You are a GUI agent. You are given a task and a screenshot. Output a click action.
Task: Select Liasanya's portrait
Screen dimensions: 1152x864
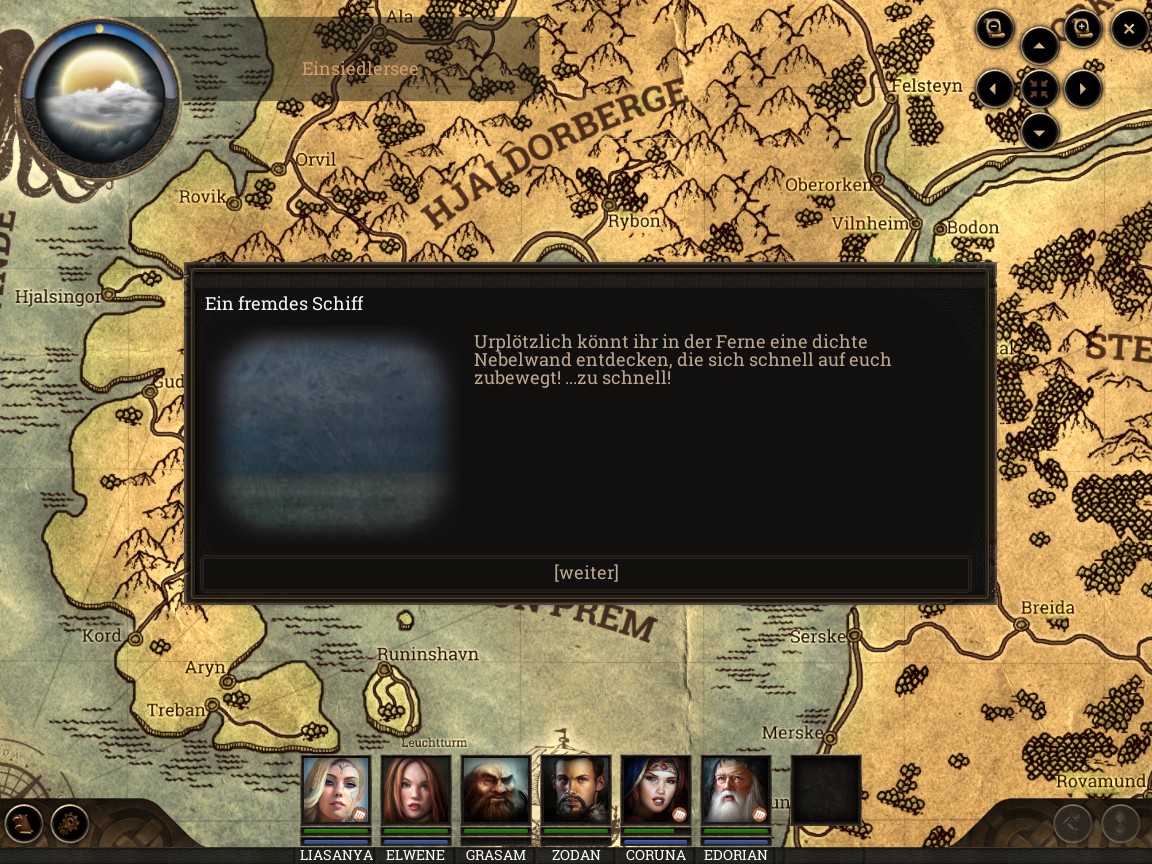click(x=336, y=790)
